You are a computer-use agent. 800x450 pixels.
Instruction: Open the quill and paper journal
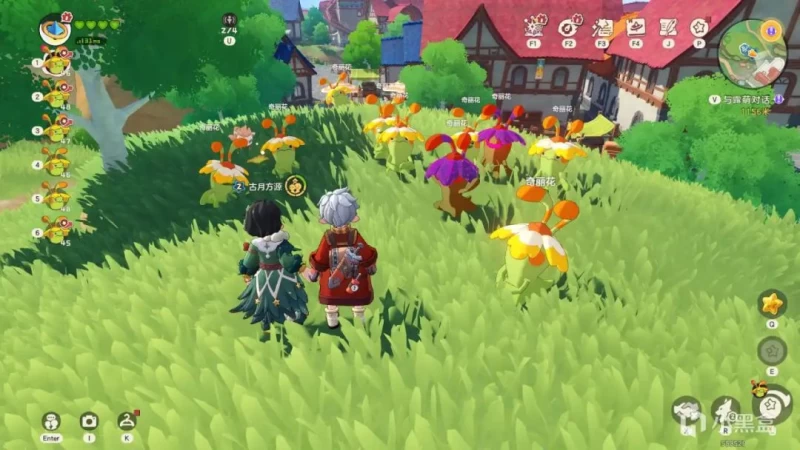point(667,27)
